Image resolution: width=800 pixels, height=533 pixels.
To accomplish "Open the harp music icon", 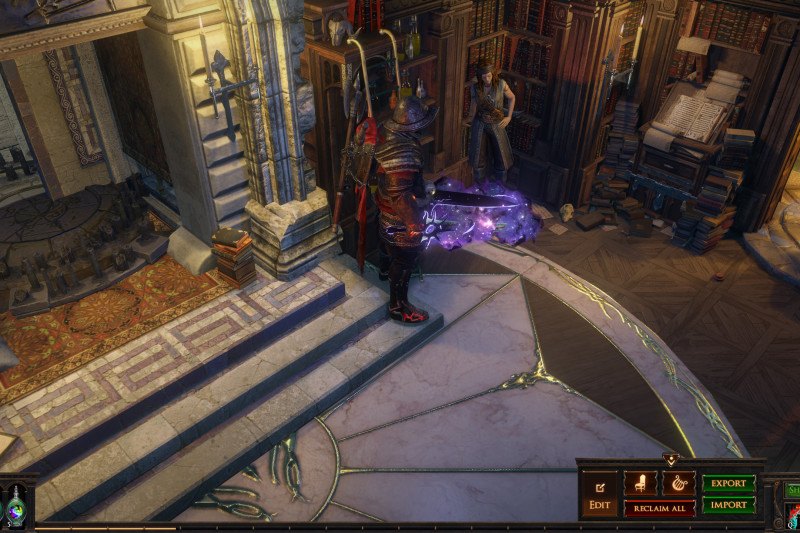I will point(678,483).
